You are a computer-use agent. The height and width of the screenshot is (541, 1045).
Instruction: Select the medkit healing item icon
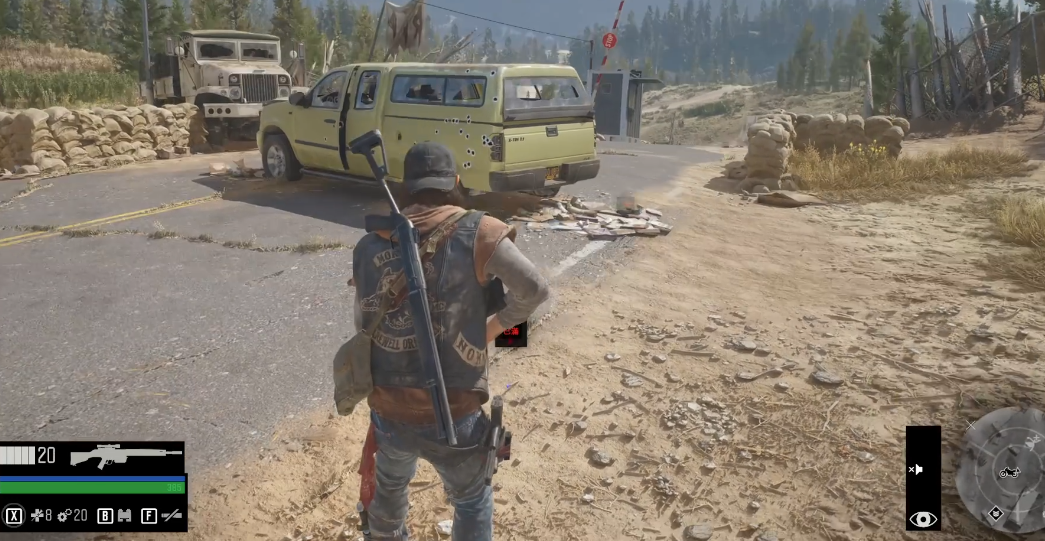pos(37,516)
